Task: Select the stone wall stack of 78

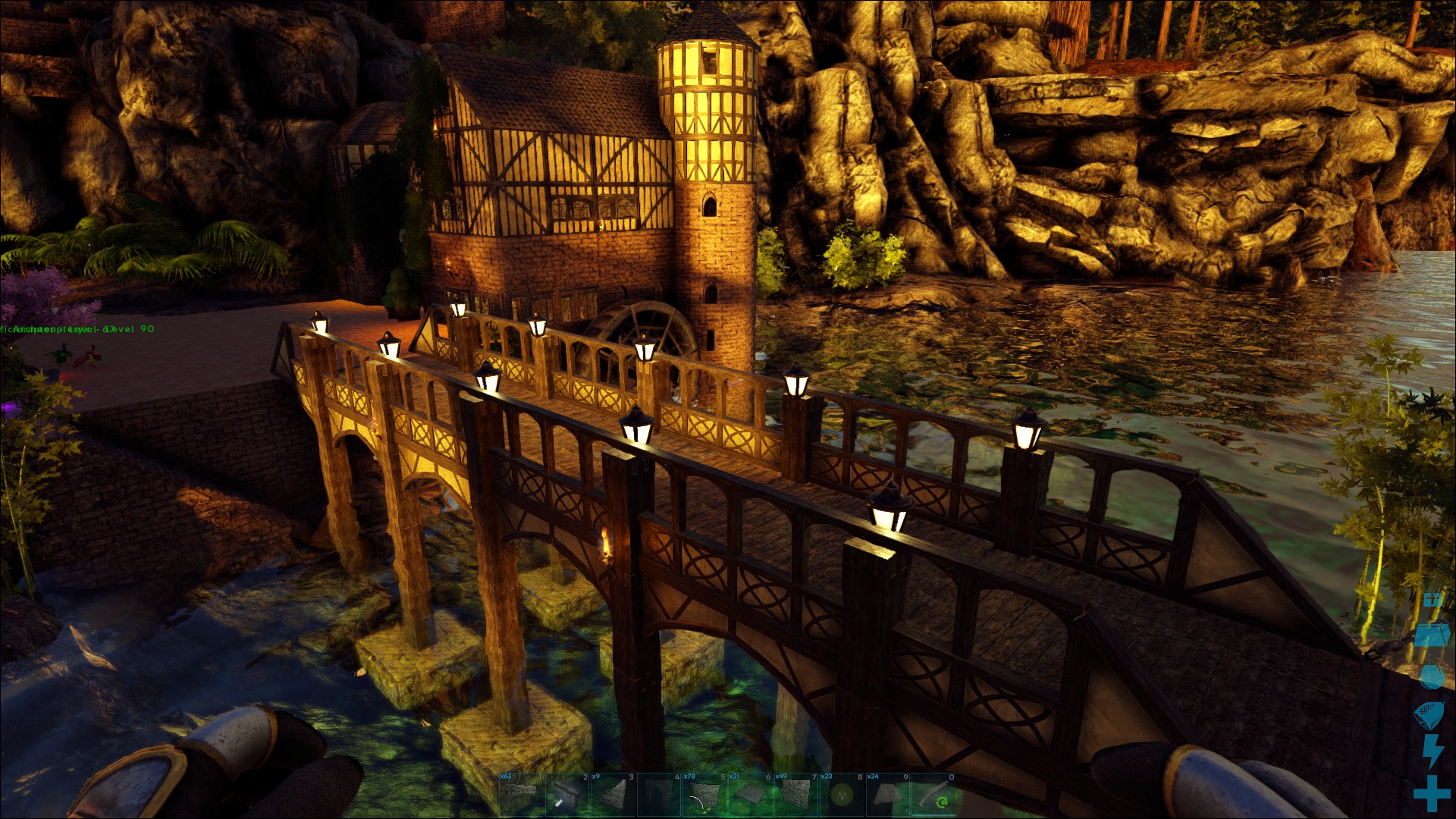Action: point(704,795)
